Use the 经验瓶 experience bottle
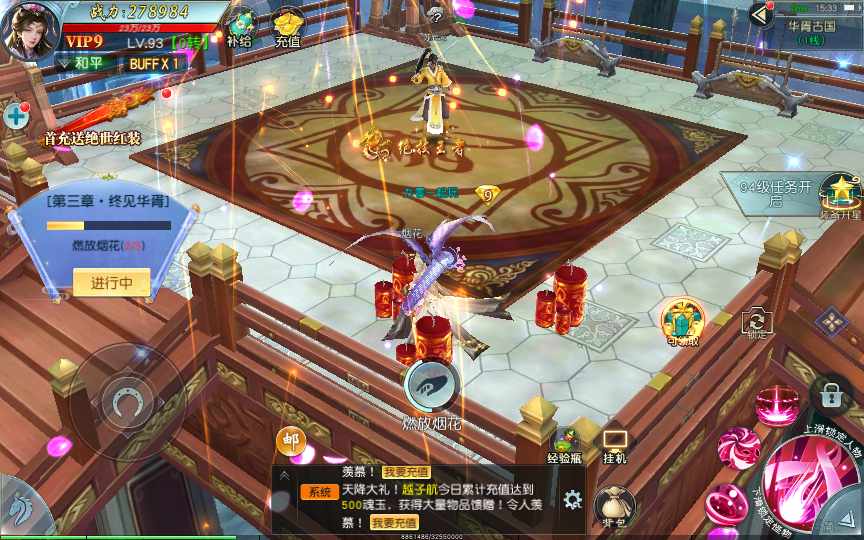864x540 pixels. coord(565,442)
